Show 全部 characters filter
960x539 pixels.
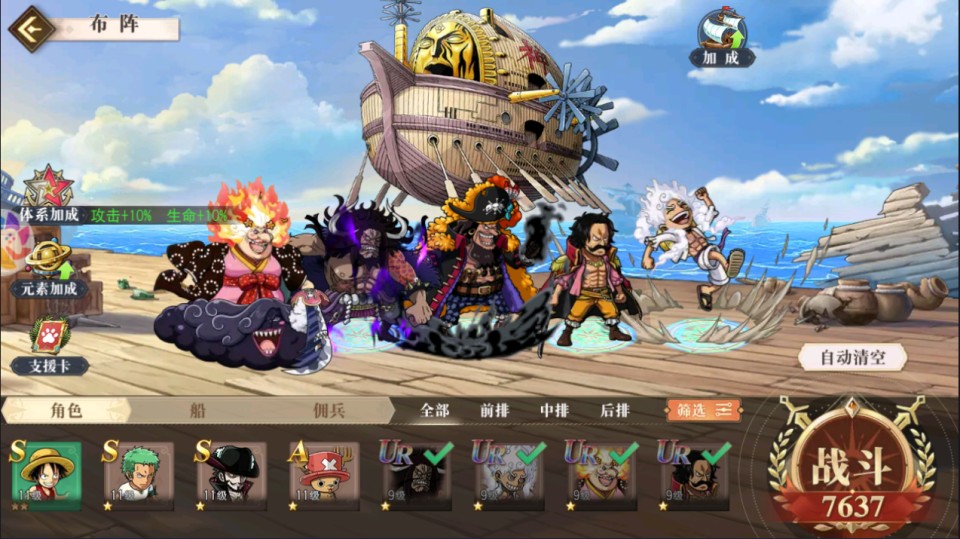click(435, 410)
